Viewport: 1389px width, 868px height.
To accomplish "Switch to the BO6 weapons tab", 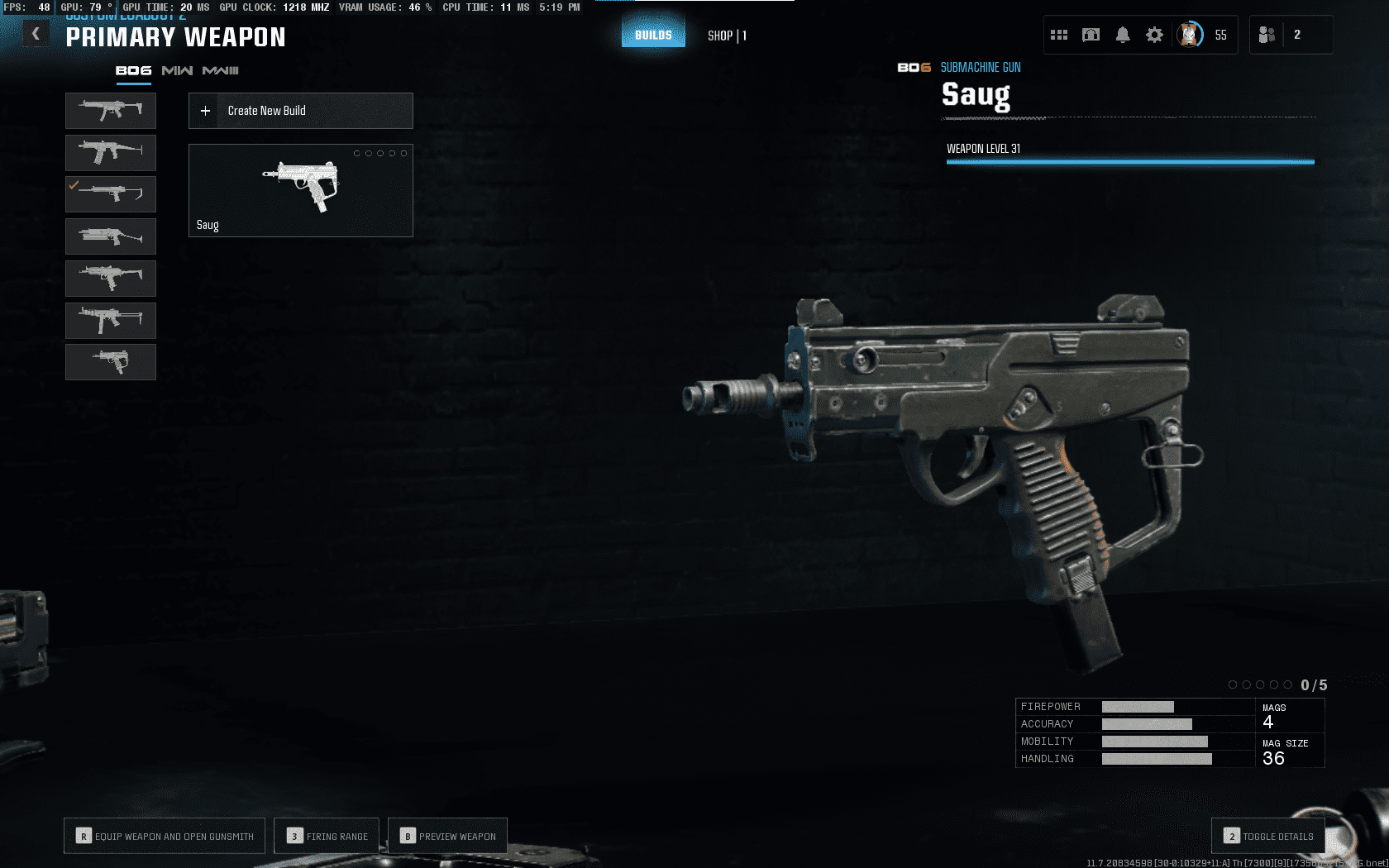I will pos(133,71).
